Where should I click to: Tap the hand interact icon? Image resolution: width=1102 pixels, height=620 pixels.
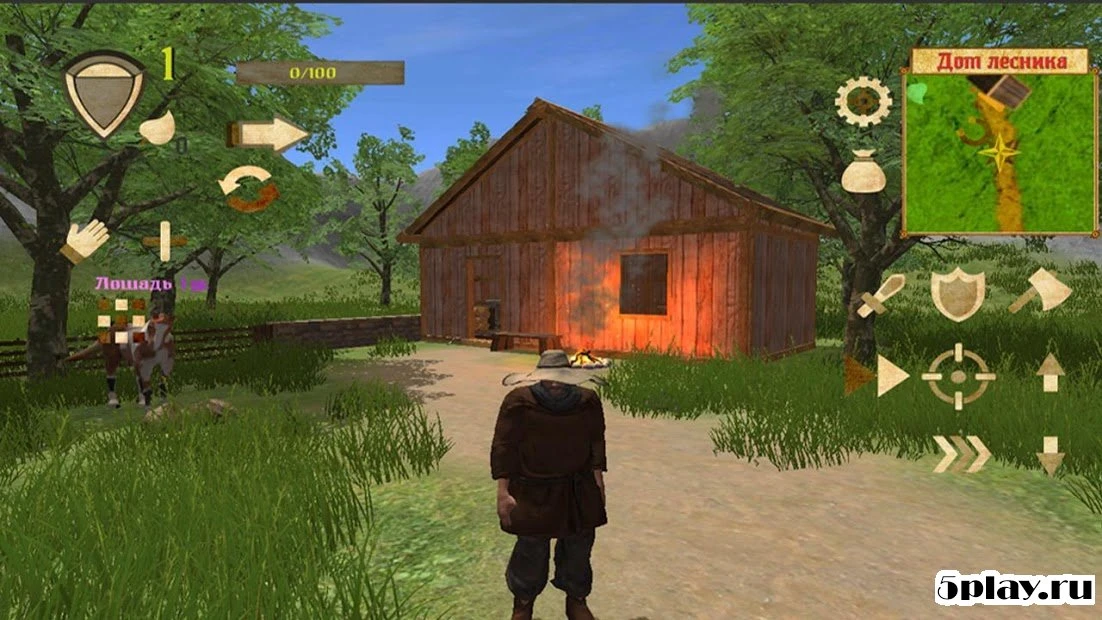tap(86, 241)
